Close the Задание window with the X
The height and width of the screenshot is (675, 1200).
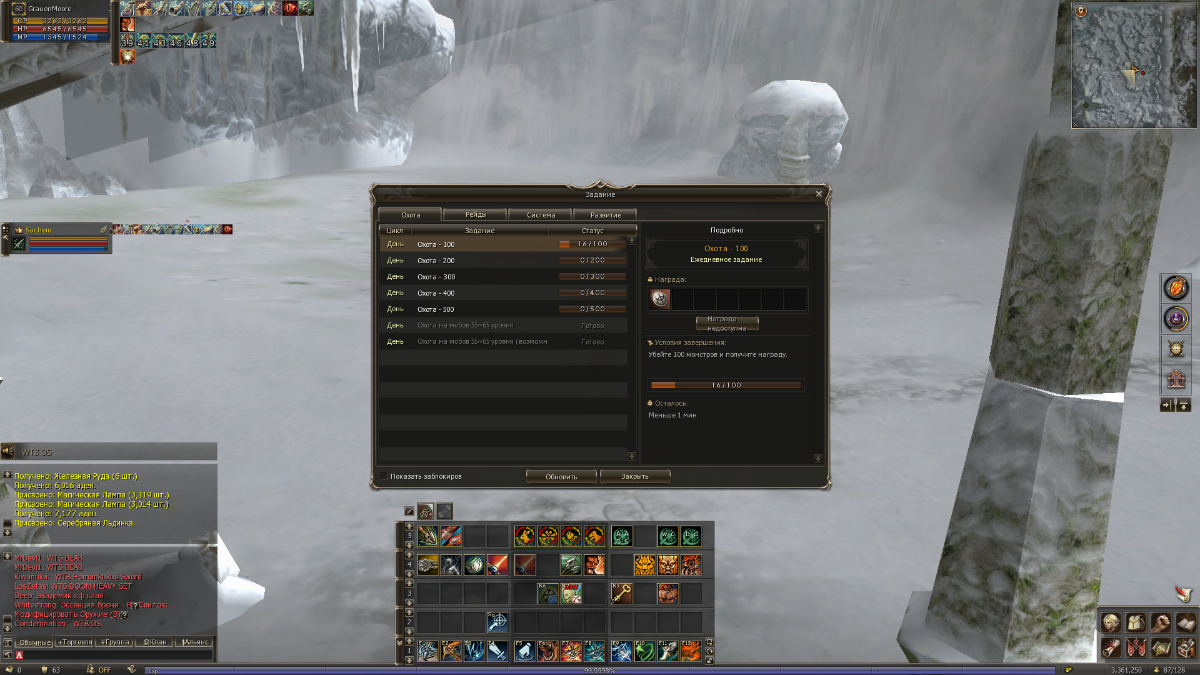point(819,194)
